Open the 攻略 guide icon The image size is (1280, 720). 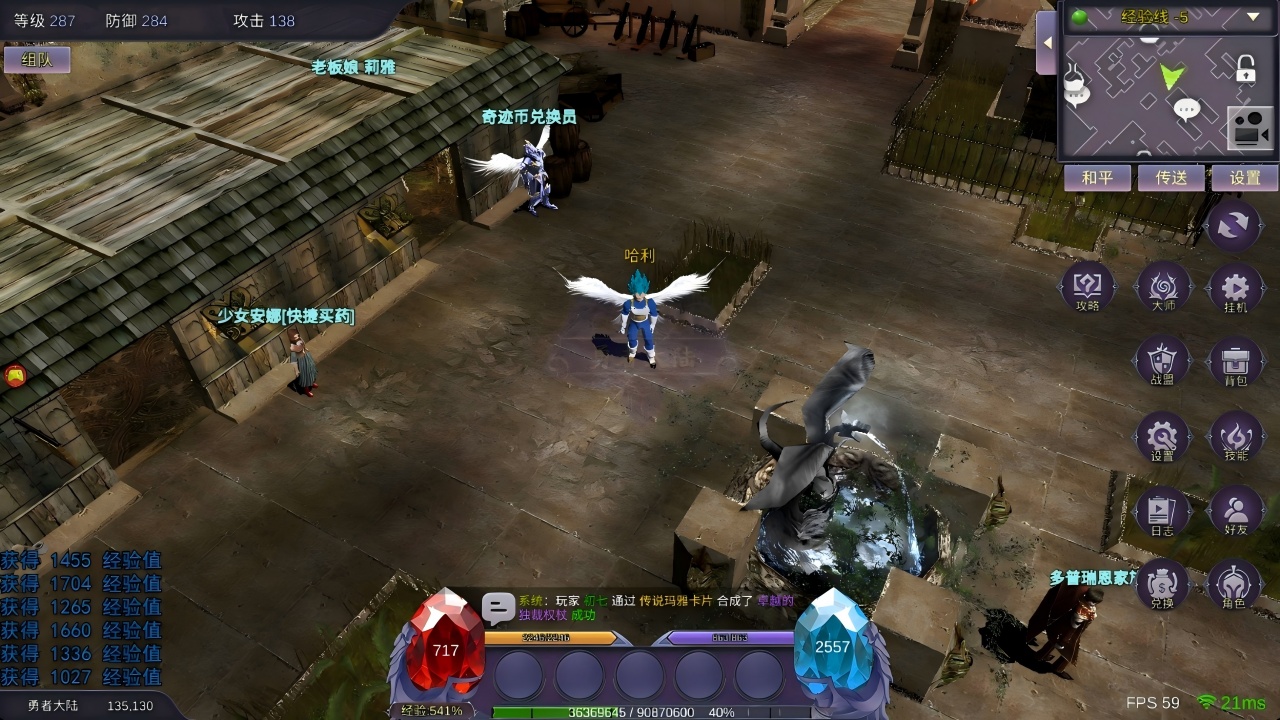[1088, 289]
